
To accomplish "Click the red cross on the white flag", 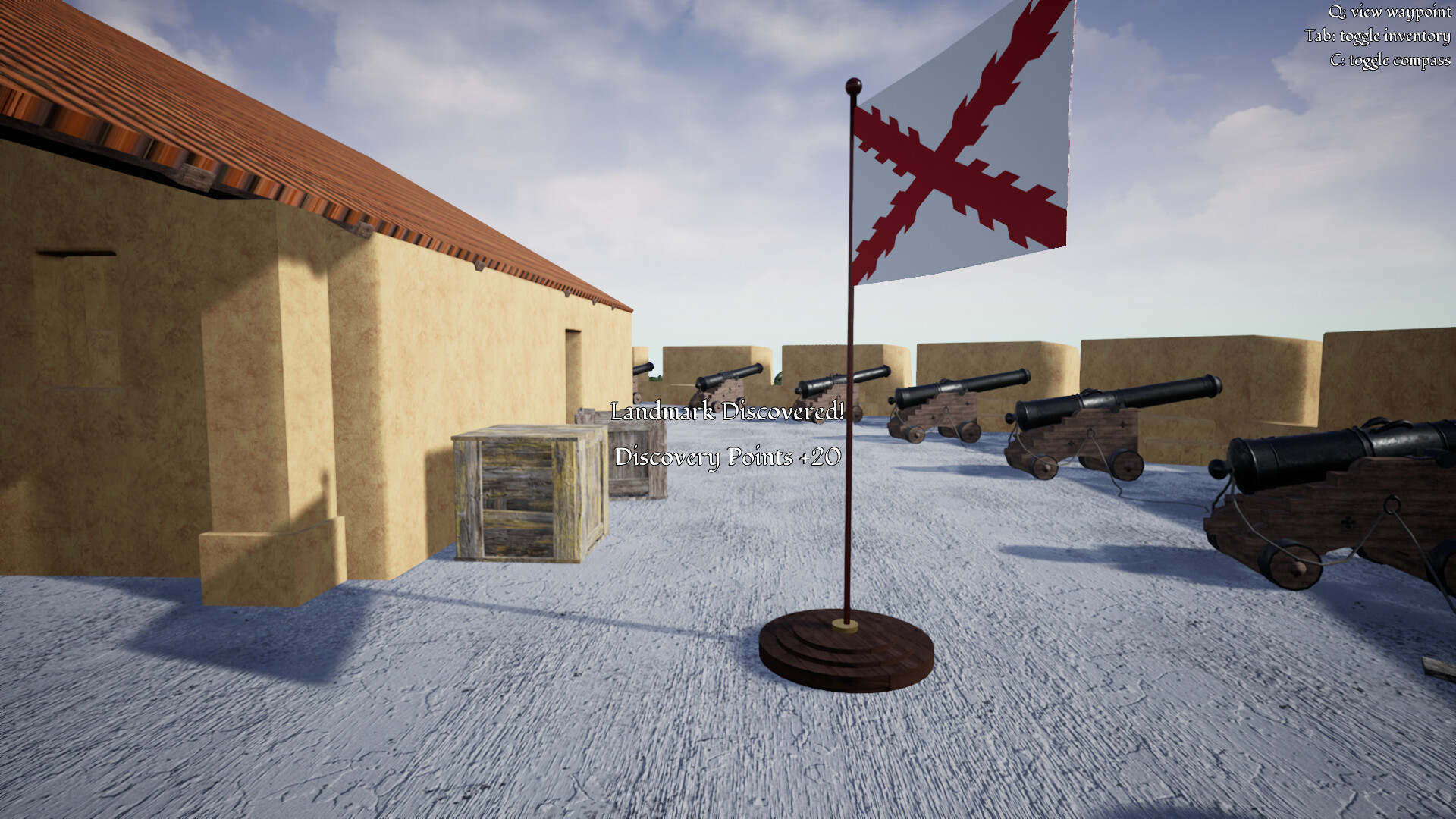I will tap(940, 167).
